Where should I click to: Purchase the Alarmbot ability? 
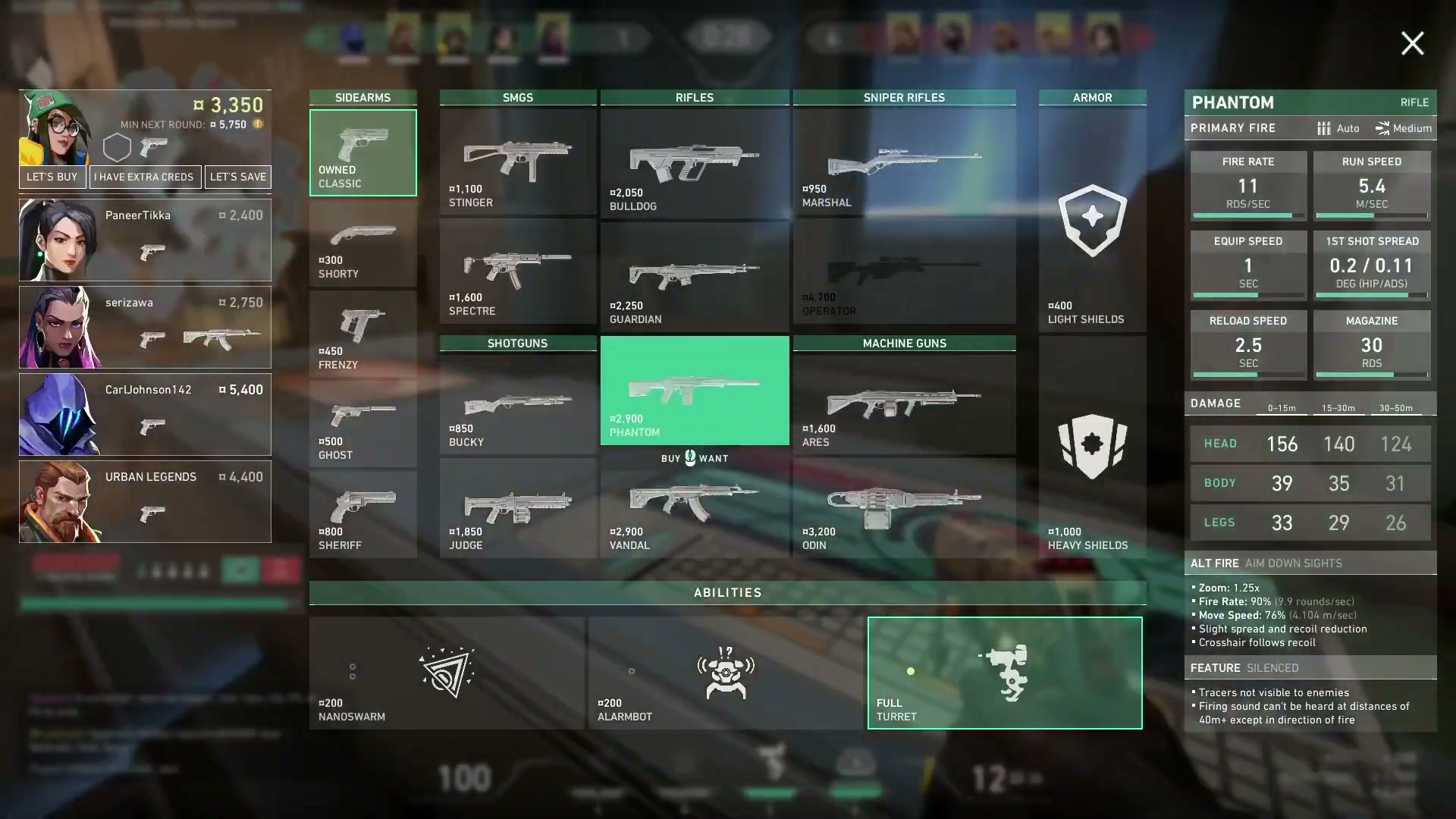[x=726, y=673]
